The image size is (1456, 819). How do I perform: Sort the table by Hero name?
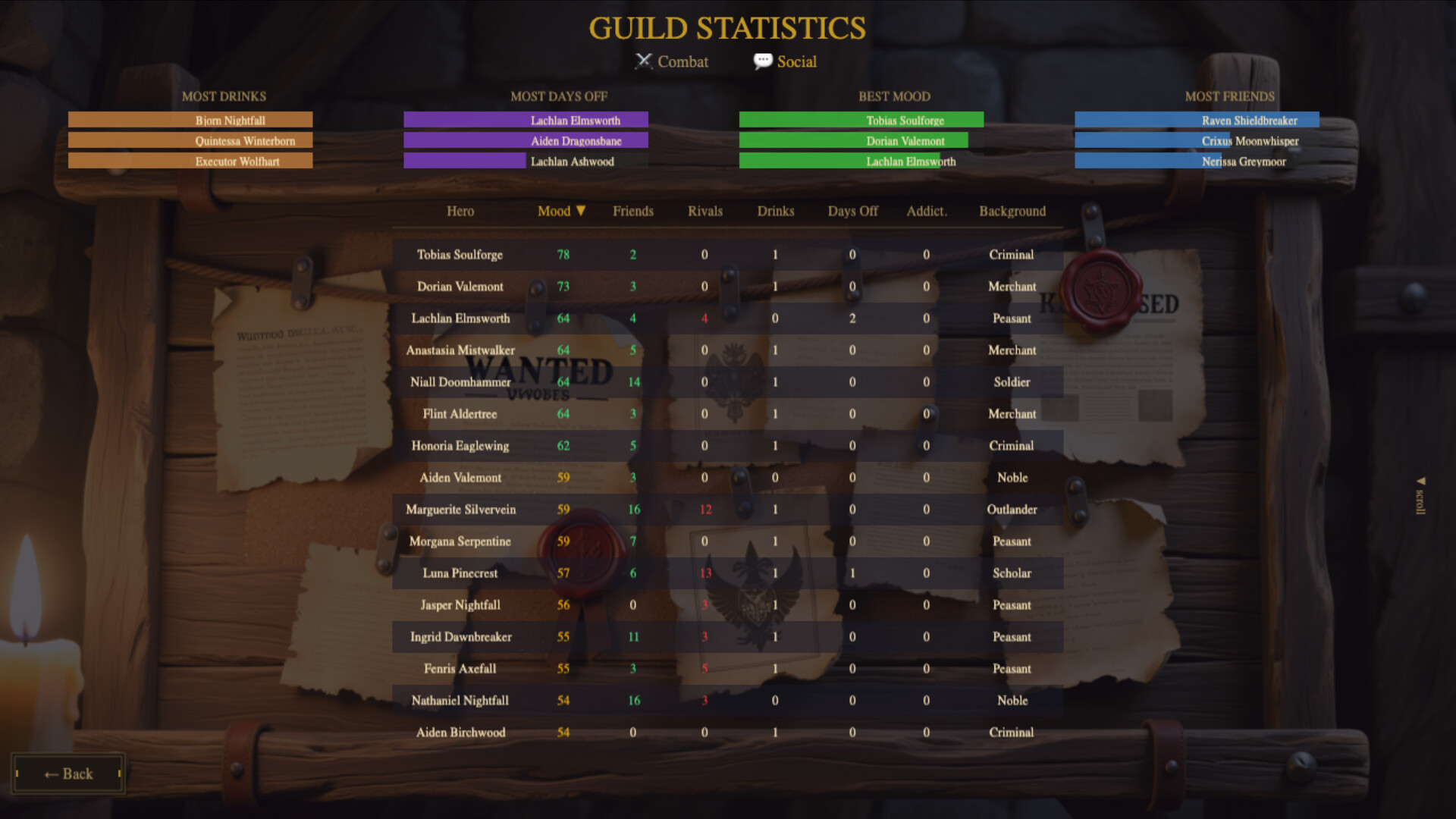point(460,211)
